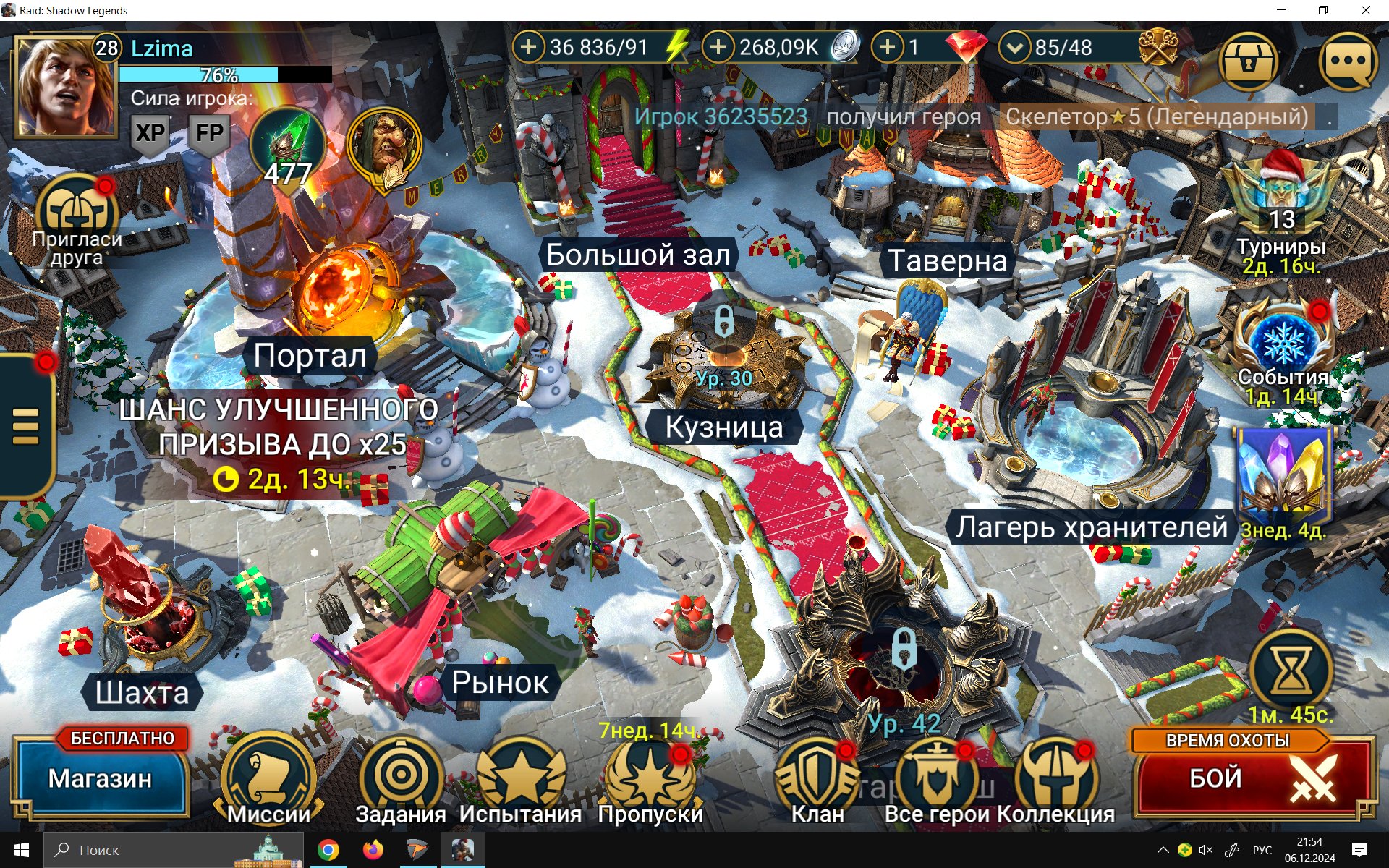Click the Пригласи друга invite icon
Viewport: 1389px width, 868px height.
coord(76,213)
